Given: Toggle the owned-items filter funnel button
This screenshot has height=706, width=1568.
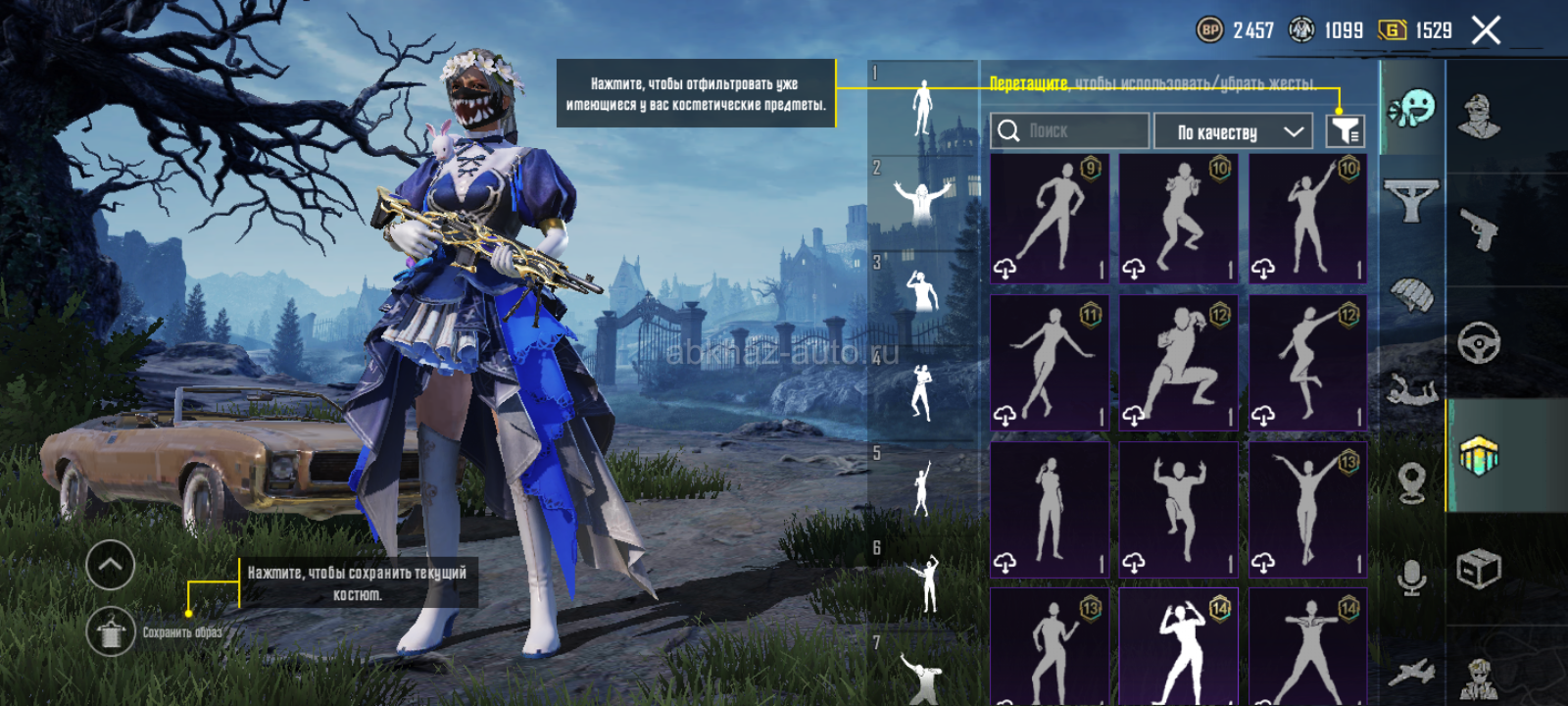Looking at the screenshot, I should pyautogui.click(x=1345, y=130).
